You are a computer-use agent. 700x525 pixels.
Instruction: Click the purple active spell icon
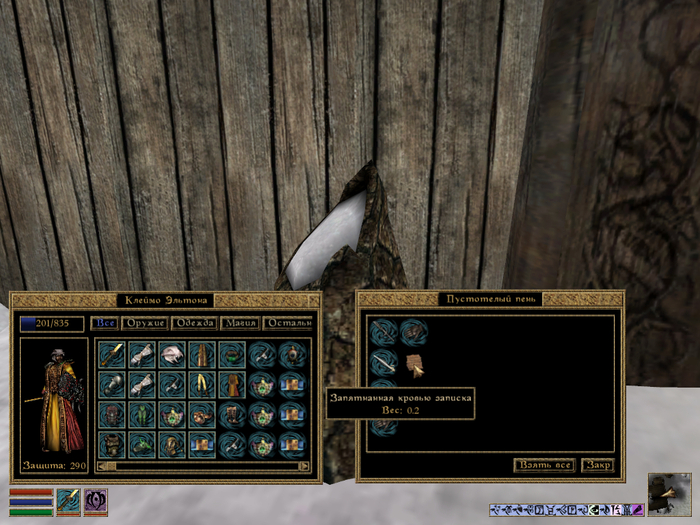coord(96,501)
